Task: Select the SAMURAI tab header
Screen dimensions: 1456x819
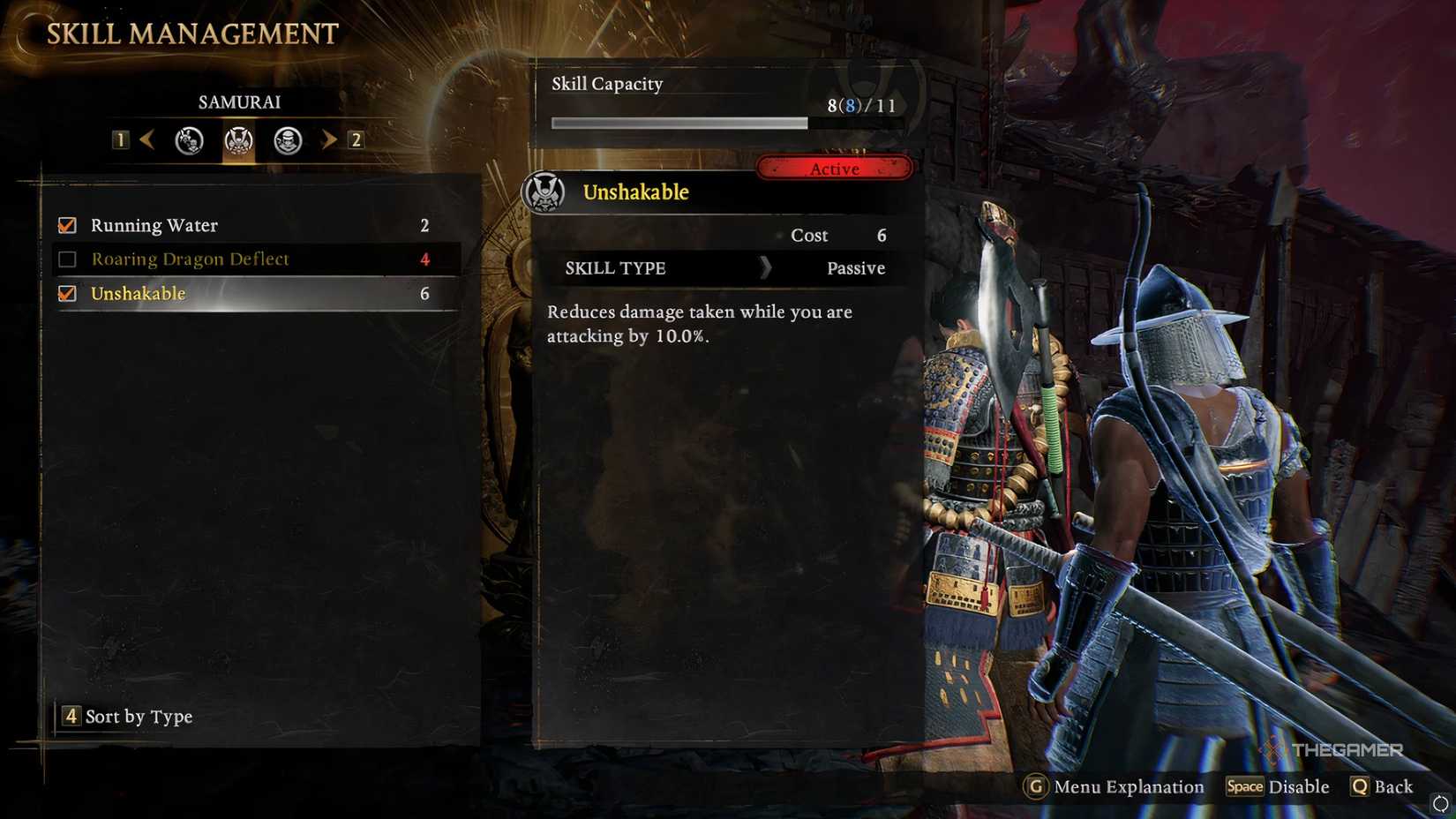Action: click(x=238, y=101)
